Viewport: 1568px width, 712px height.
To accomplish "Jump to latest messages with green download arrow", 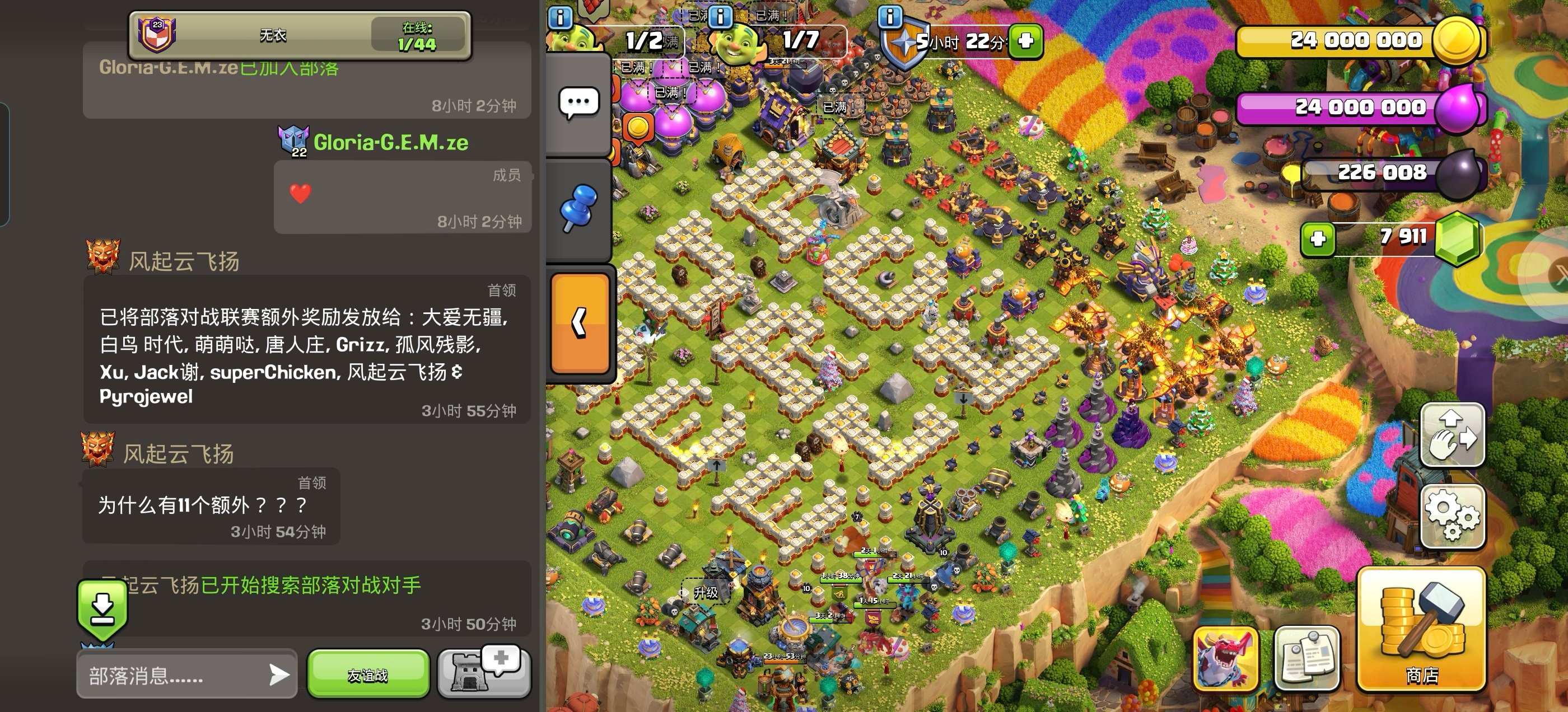I will [x=102, y=608].
